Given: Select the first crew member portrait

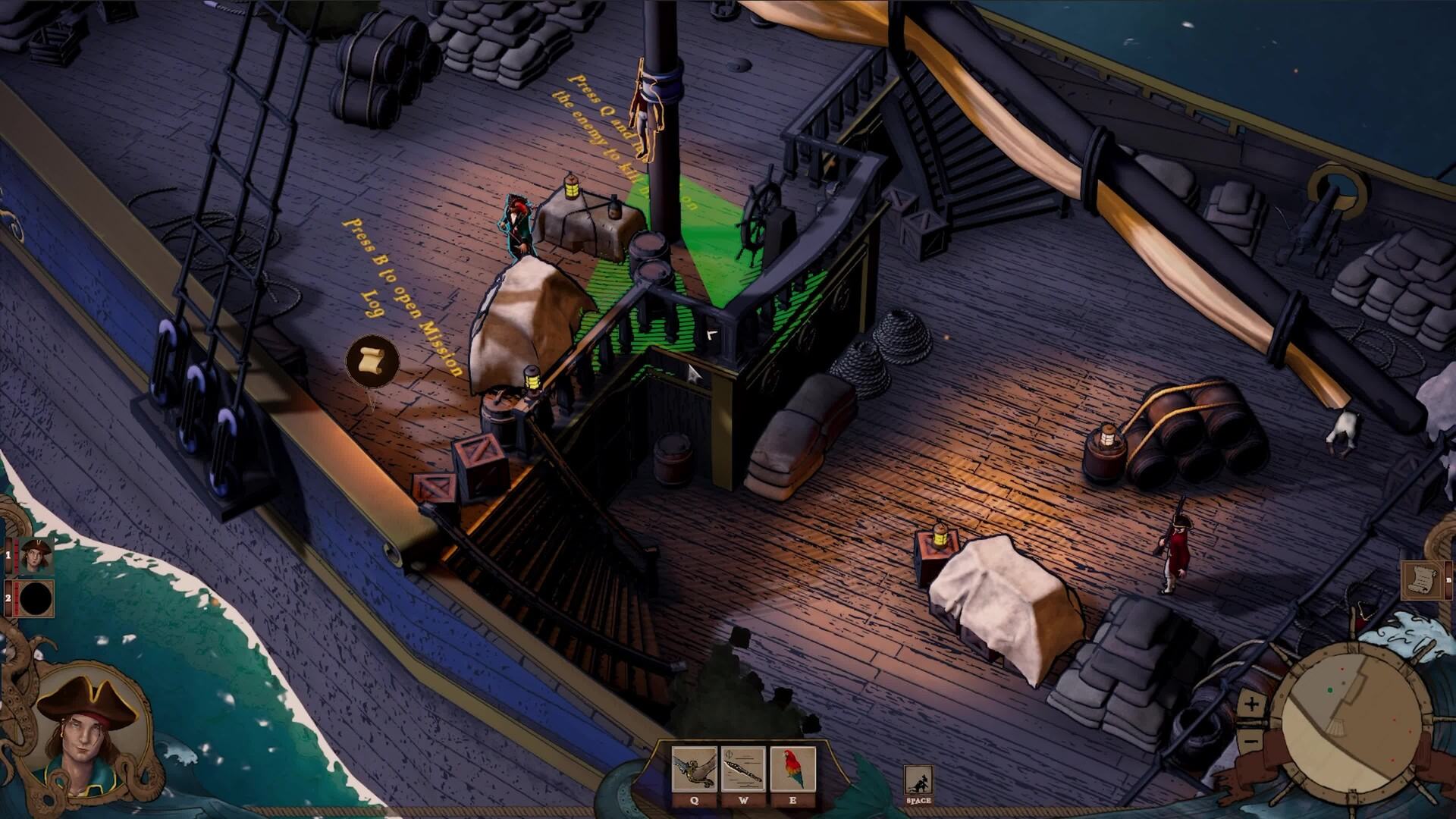Looking at the screenshot, I should pos(36,556).
